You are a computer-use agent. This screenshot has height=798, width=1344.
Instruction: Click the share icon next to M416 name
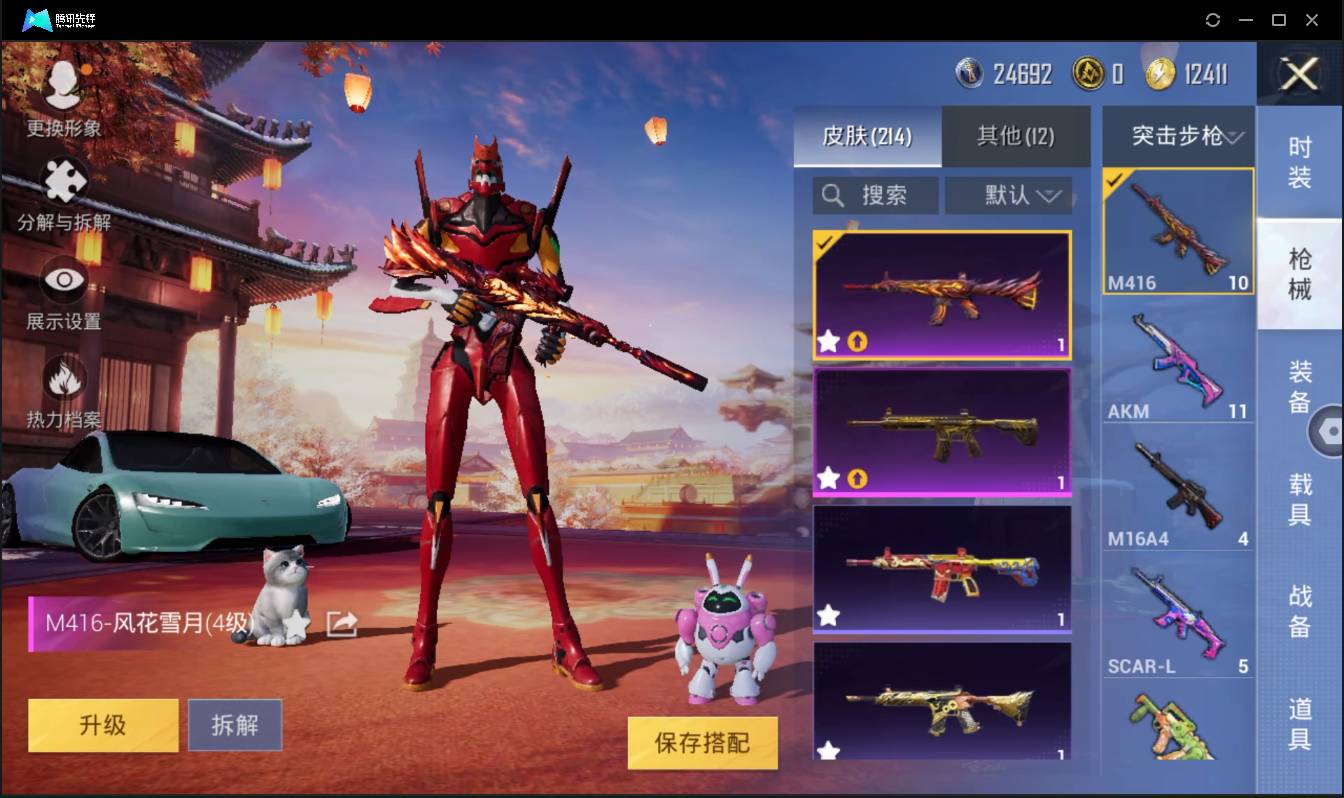pos(341,622)
